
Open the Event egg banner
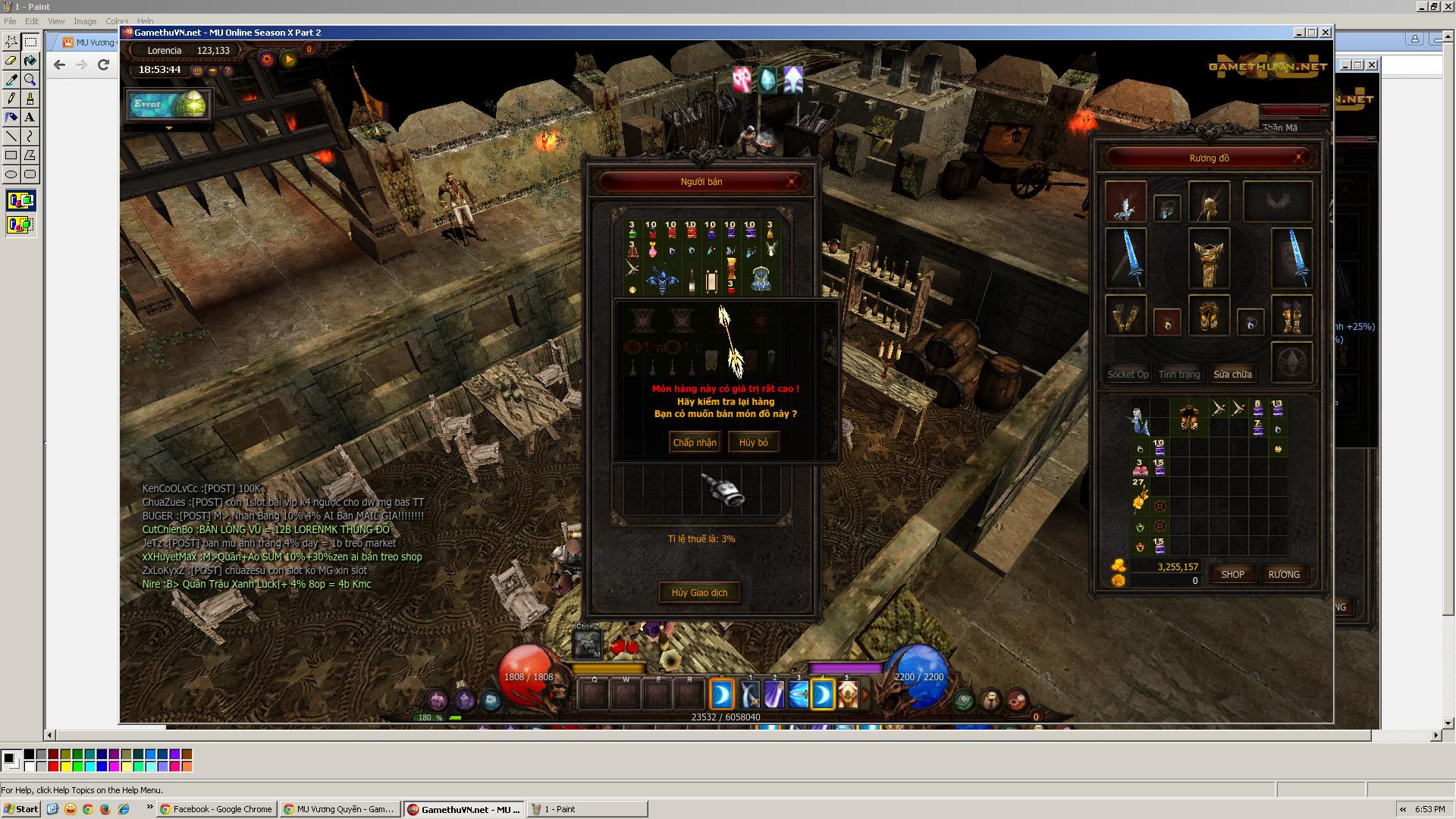168,105
